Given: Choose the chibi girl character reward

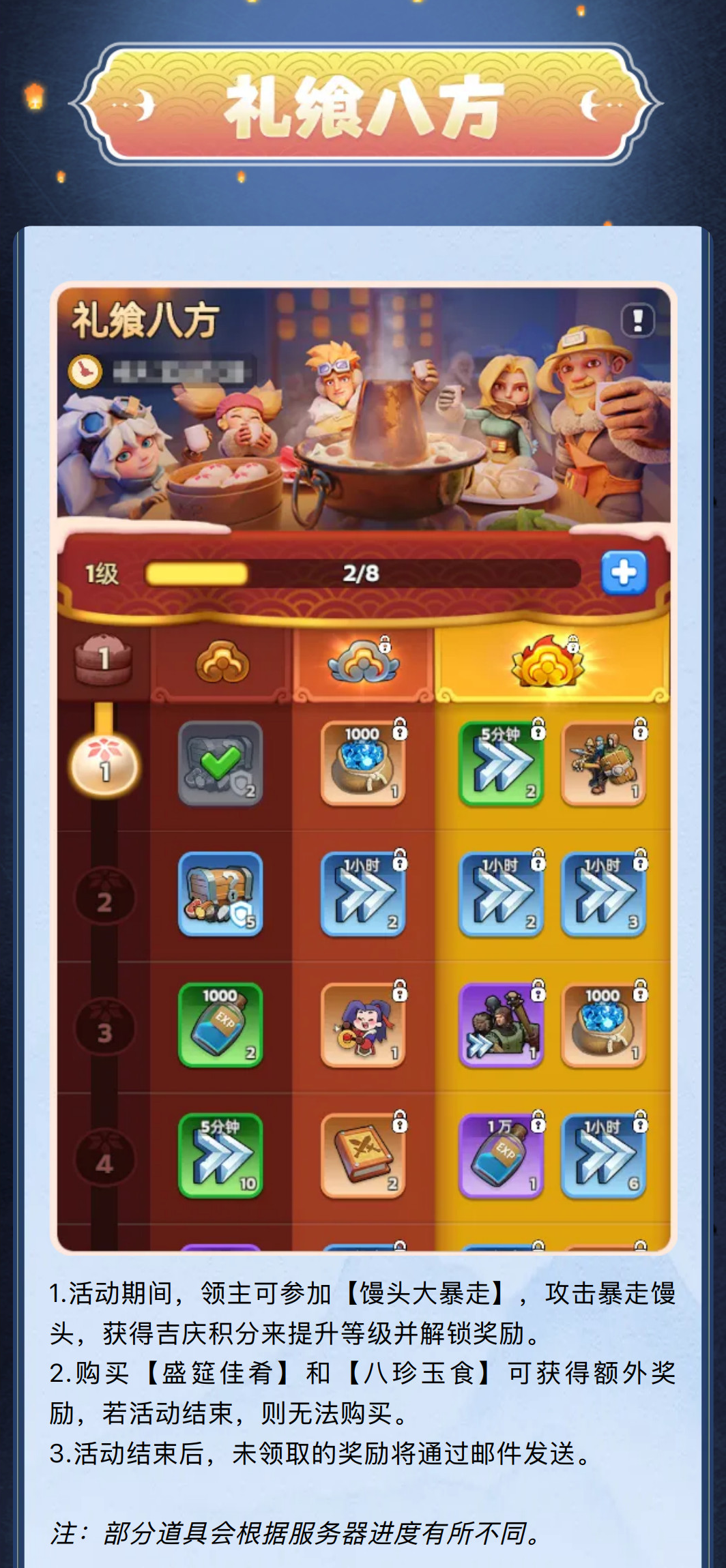Looking at the screenshot, I should click(x=363, y=1025).
